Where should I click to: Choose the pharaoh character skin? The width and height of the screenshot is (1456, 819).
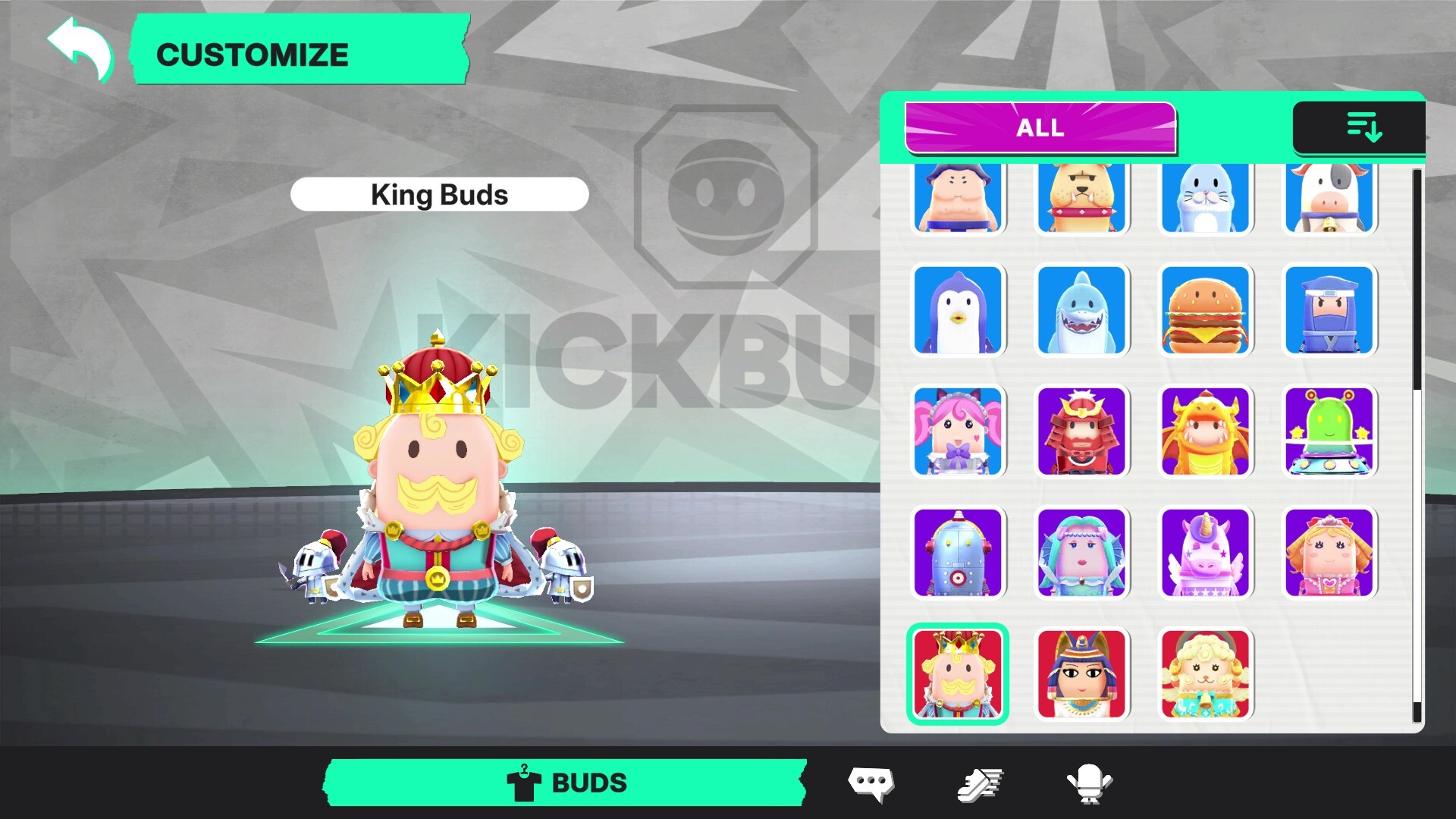pyautogui.click(x=1082, y=675)
